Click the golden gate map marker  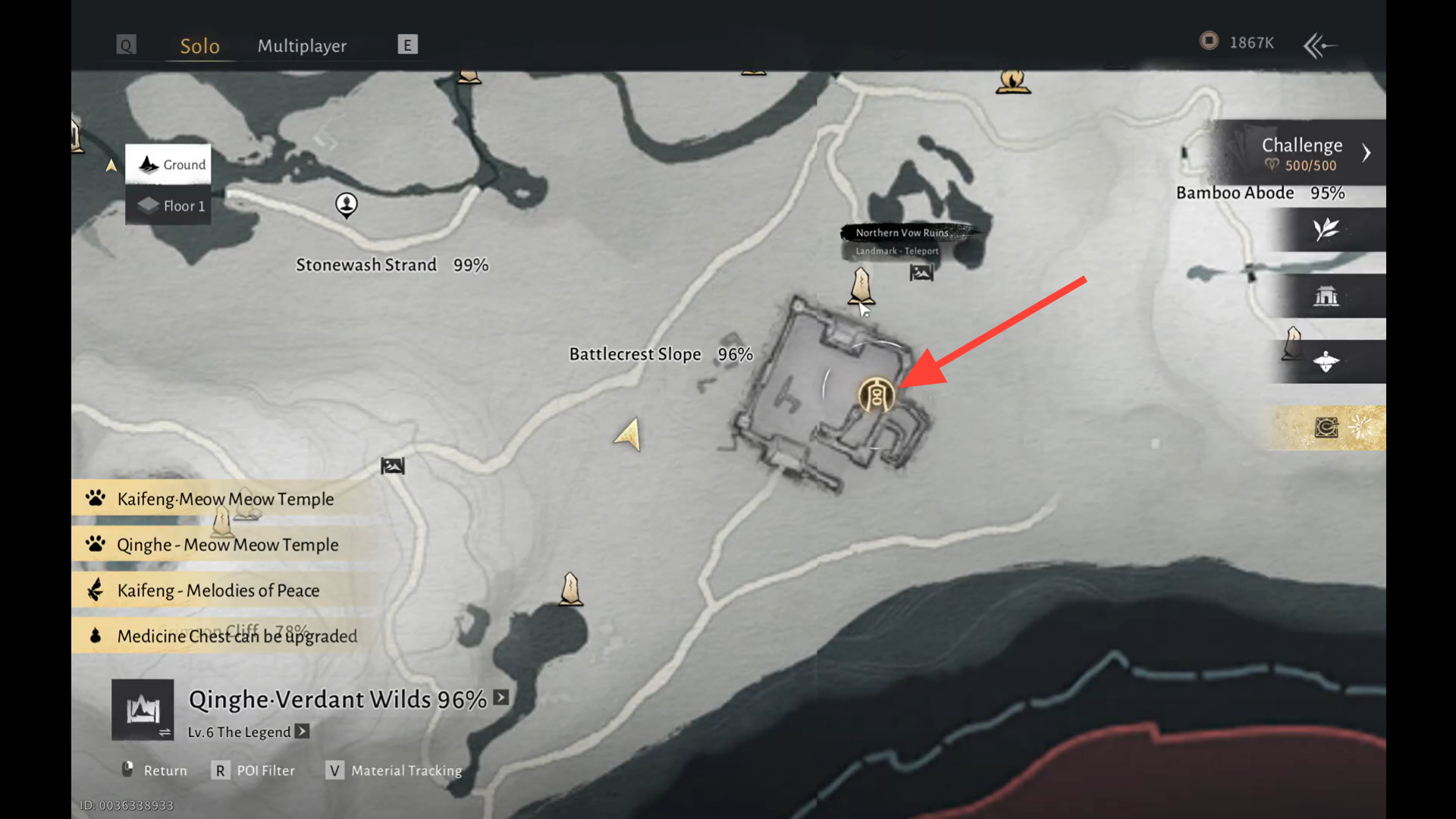[876, 395]
